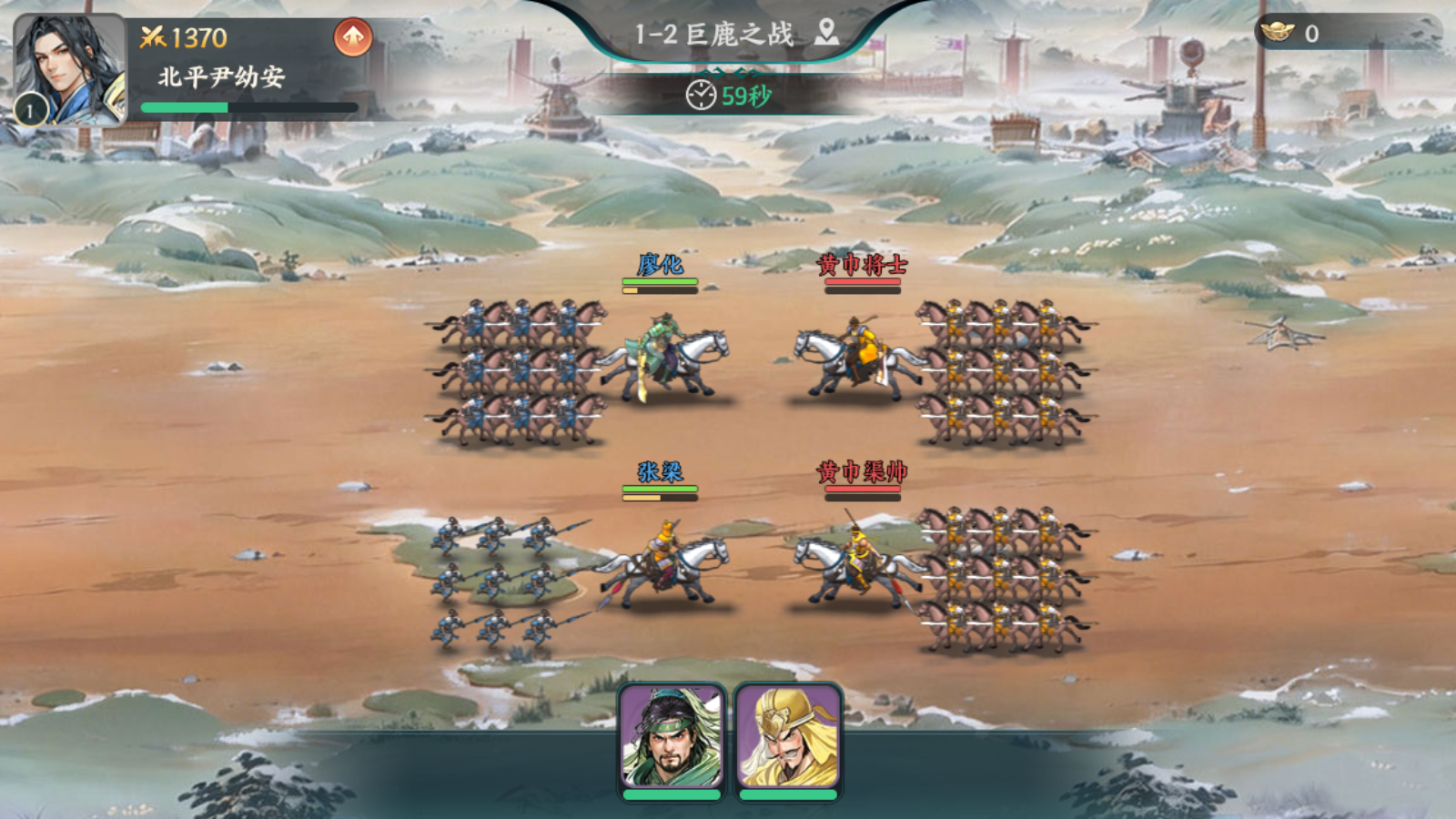Tap the orange up-arrow power boost button
Screen dimensions: 1456x819
(x=353, y=38)
